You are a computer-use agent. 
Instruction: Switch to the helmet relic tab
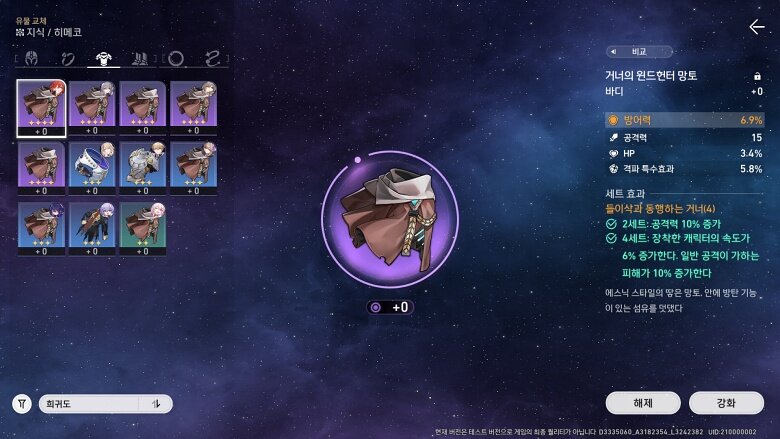click(31, 58)
